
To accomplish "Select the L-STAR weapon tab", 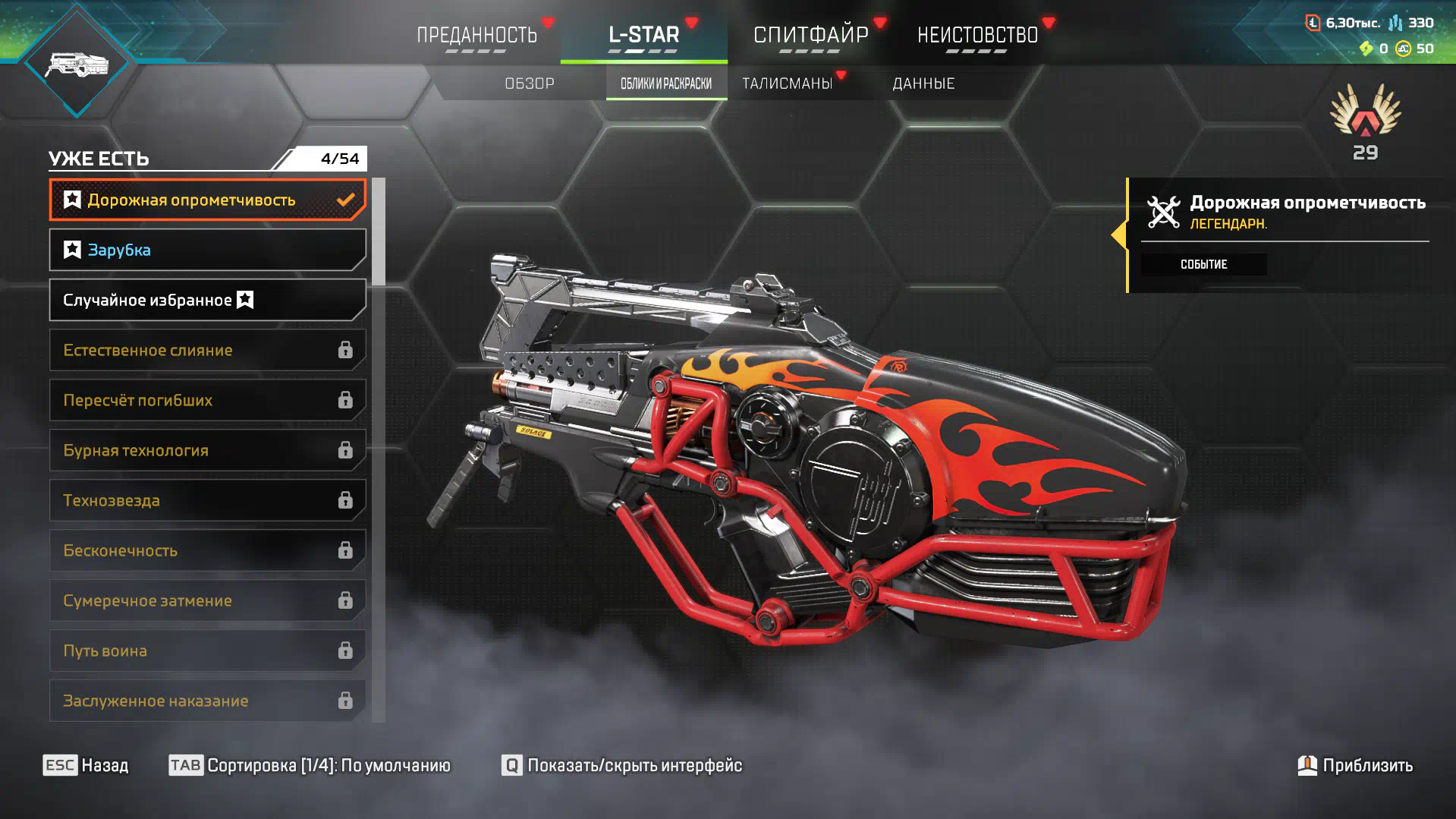I will pos(643,35).
